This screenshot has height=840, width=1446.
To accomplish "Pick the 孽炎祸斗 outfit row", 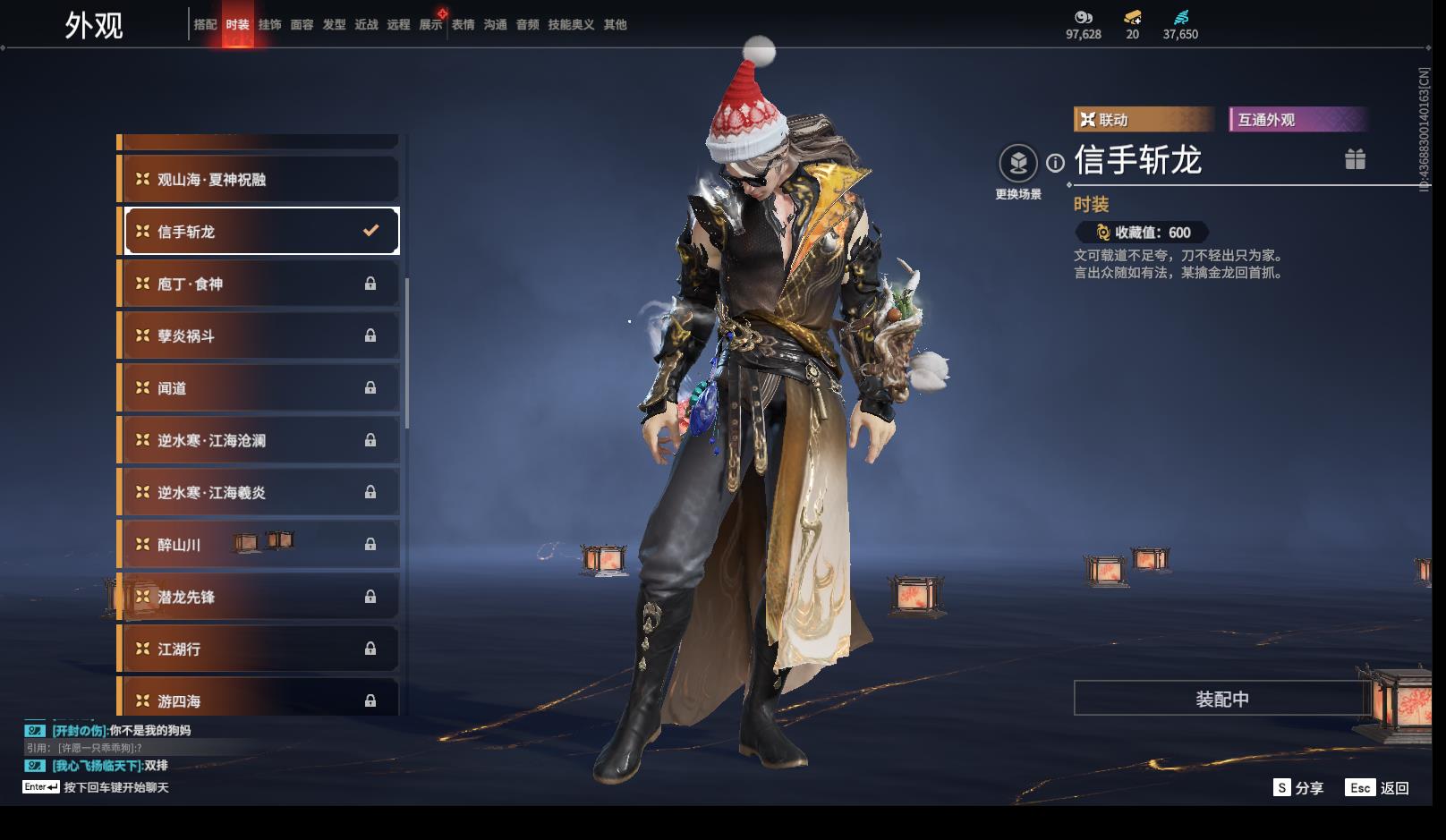I will tap(259, 336).
